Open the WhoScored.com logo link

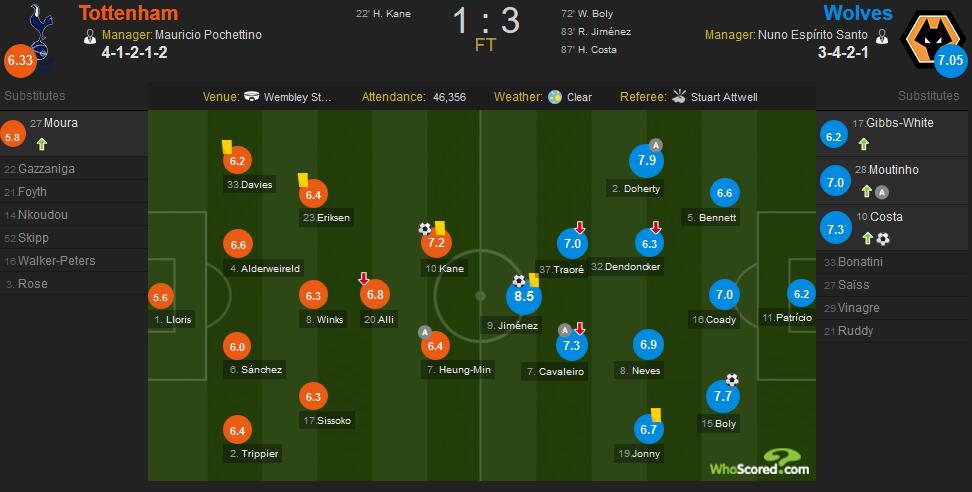(759, 467)
